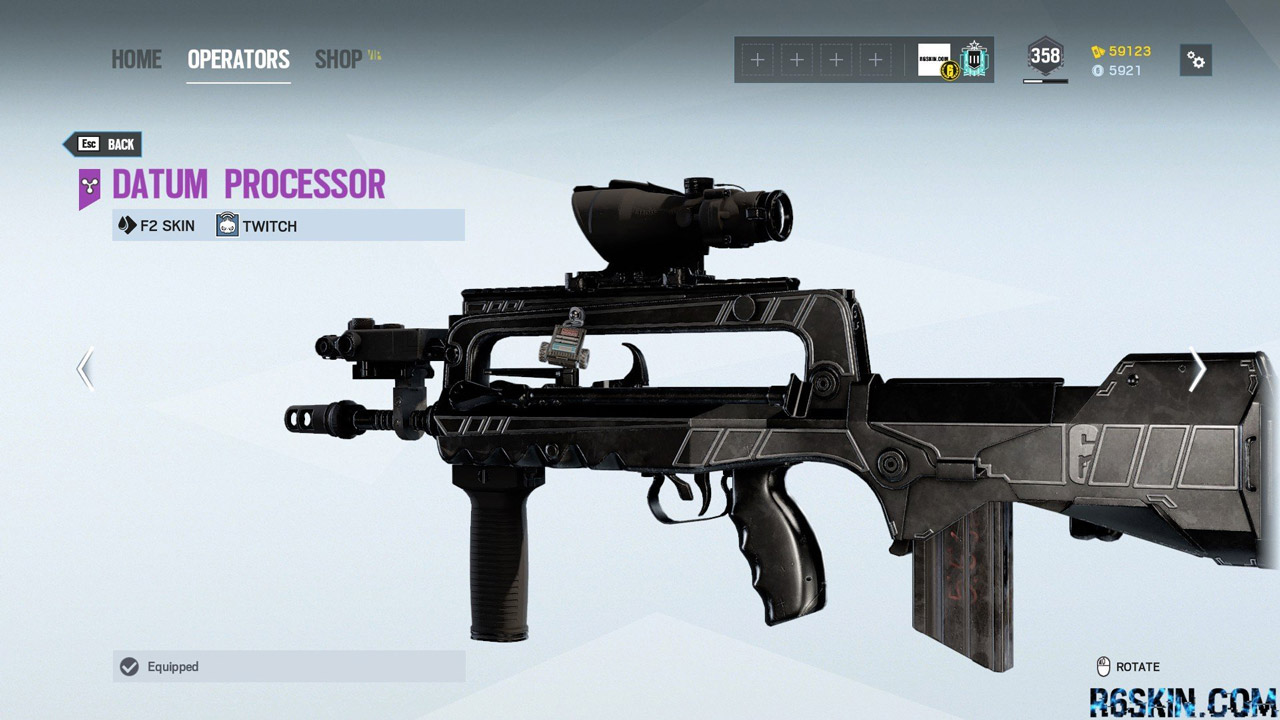Screen dimensions: 1280x720
Task: Expand the next skin with the right arrow
Action: (x=1196, y=369)
